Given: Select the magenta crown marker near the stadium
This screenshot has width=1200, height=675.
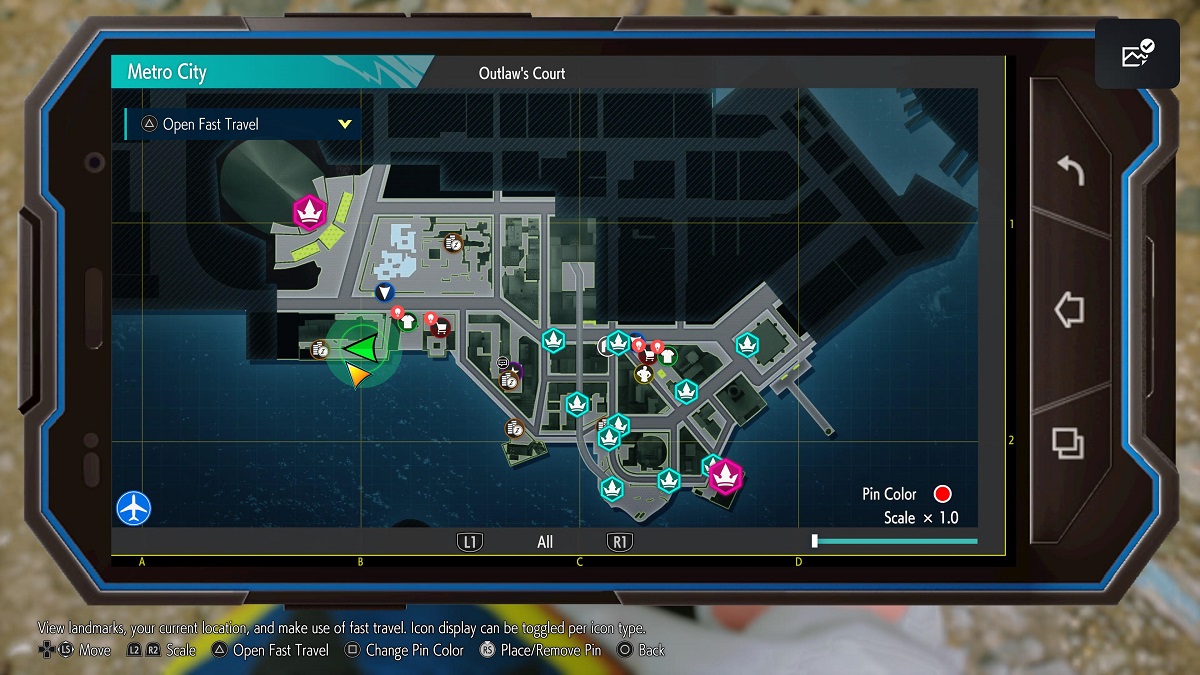Looking at the screenshot, I should tap(310, 212).
